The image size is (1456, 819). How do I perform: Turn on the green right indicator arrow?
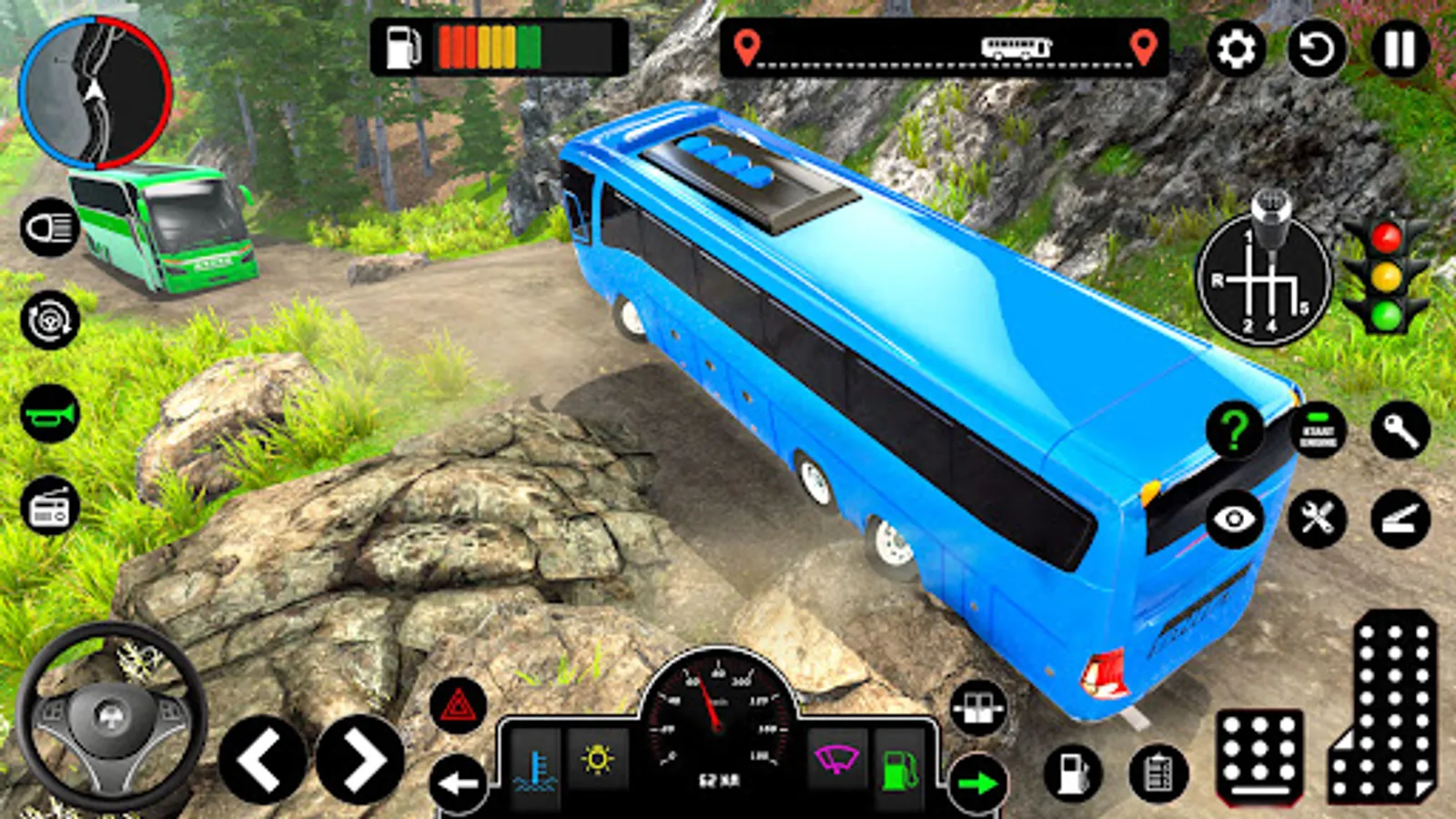pos(978,783)
